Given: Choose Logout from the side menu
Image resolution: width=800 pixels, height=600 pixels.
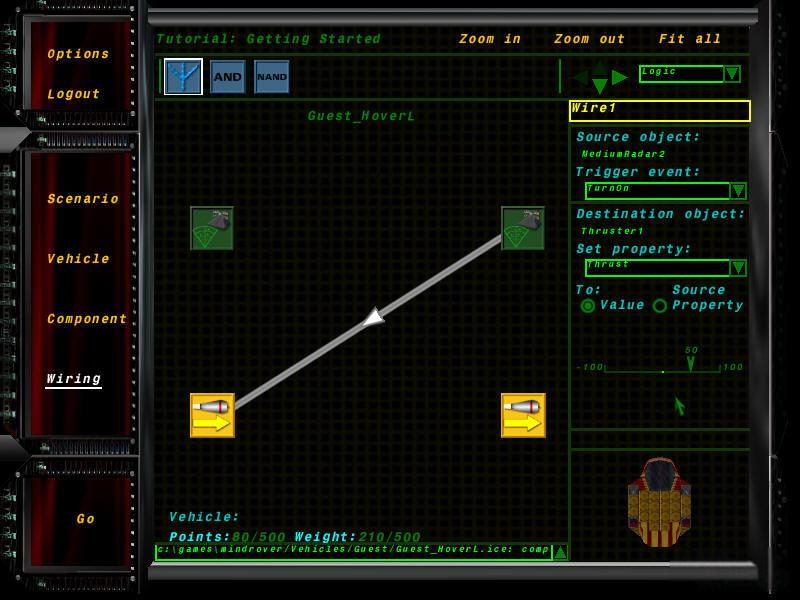Looking at the screenshot, I should pyautogui.click(x=74, y=94).
